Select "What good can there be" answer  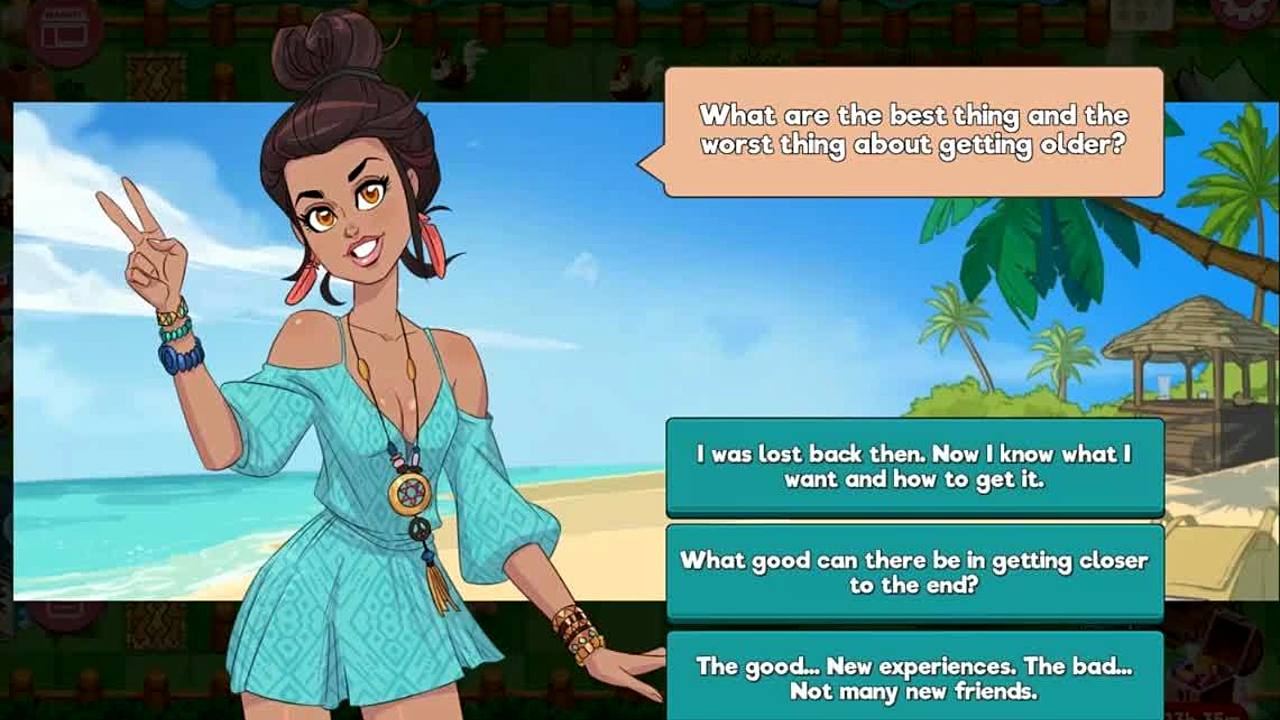pos(914,572)
